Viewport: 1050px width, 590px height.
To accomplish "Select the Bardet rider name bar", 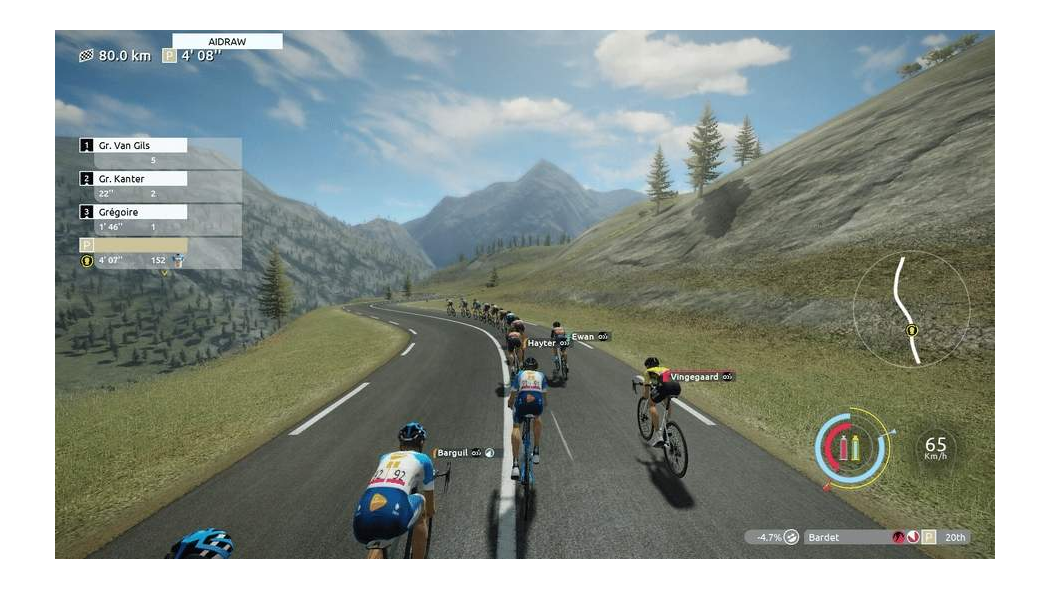I will point(845,537).
